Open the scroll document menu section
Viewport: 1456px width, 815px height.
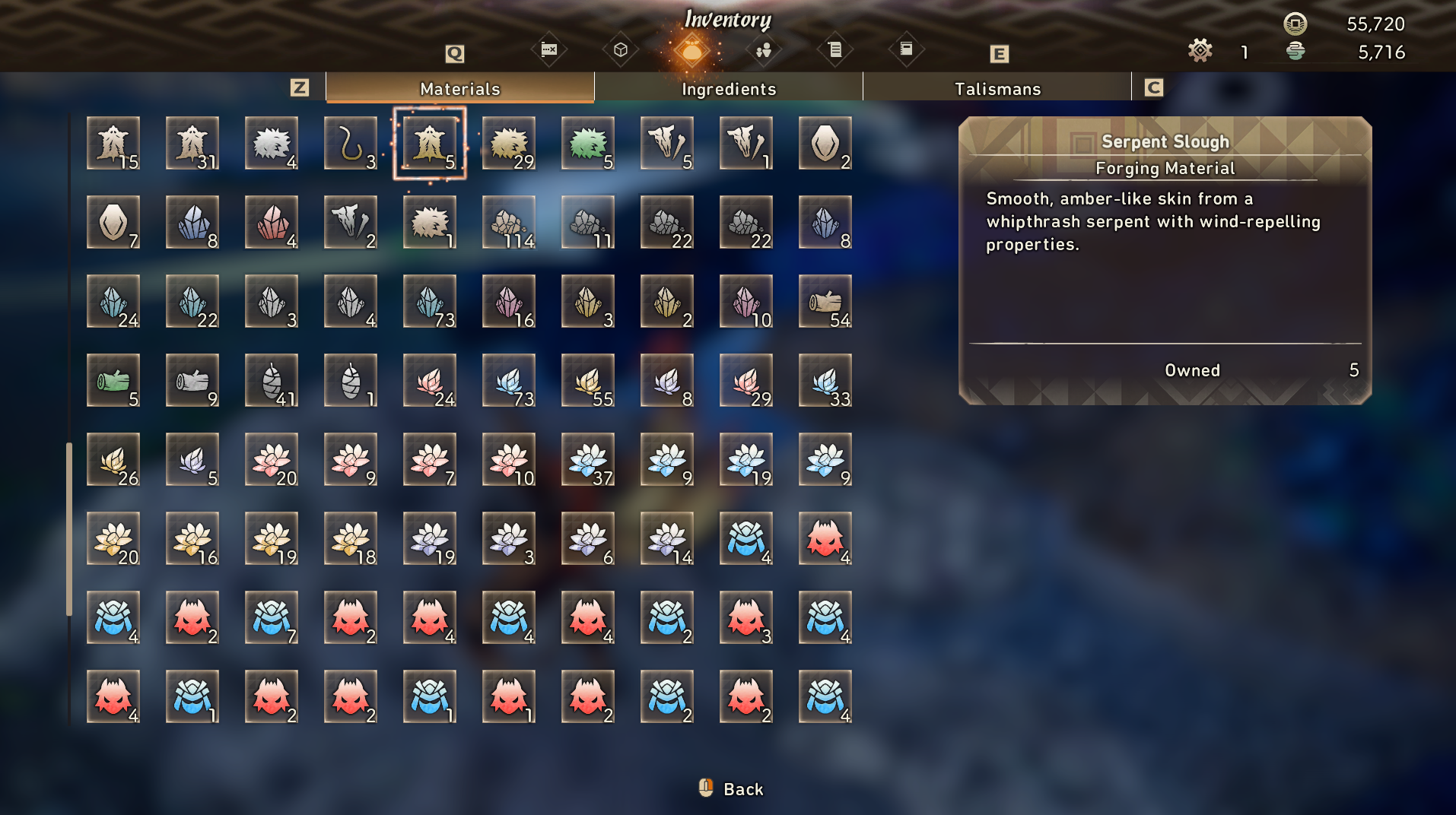click(x=834, y=50)
